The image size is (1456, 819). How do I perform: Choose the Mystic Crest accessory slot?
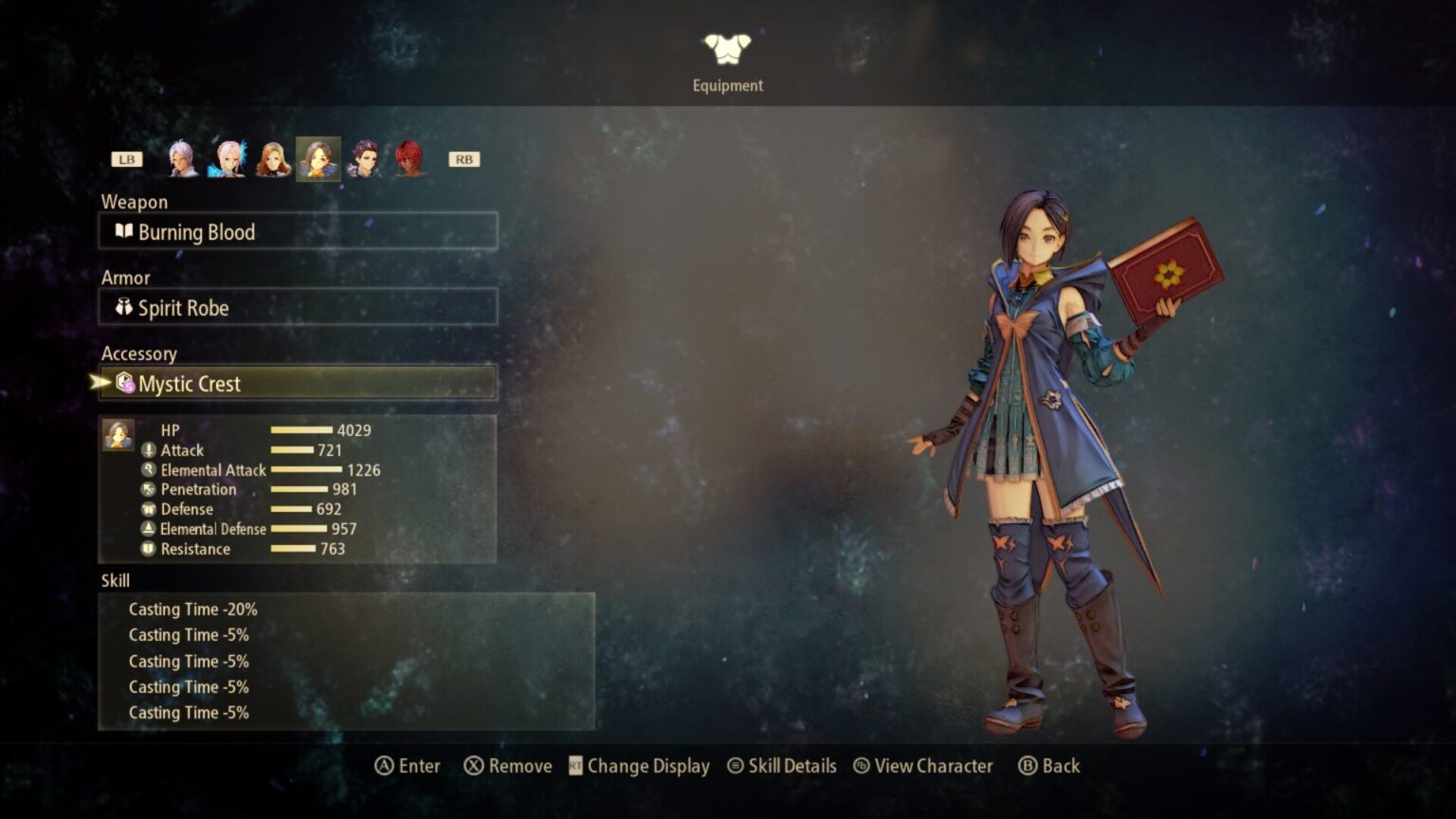[x=298, y=383]
